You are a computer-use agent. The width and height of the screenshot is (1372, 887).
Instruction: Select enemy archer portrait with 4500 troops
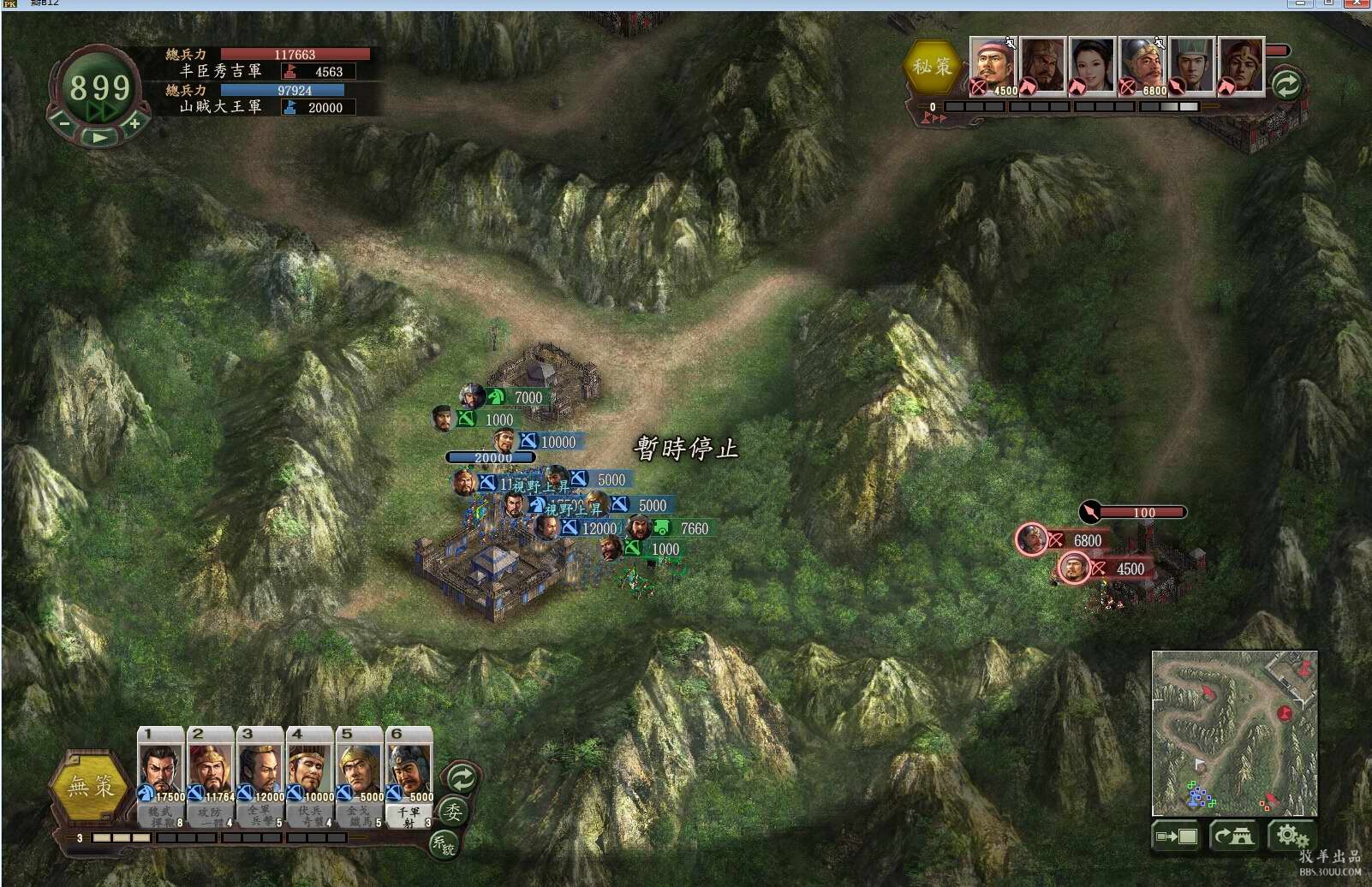(x=993, y=64)
